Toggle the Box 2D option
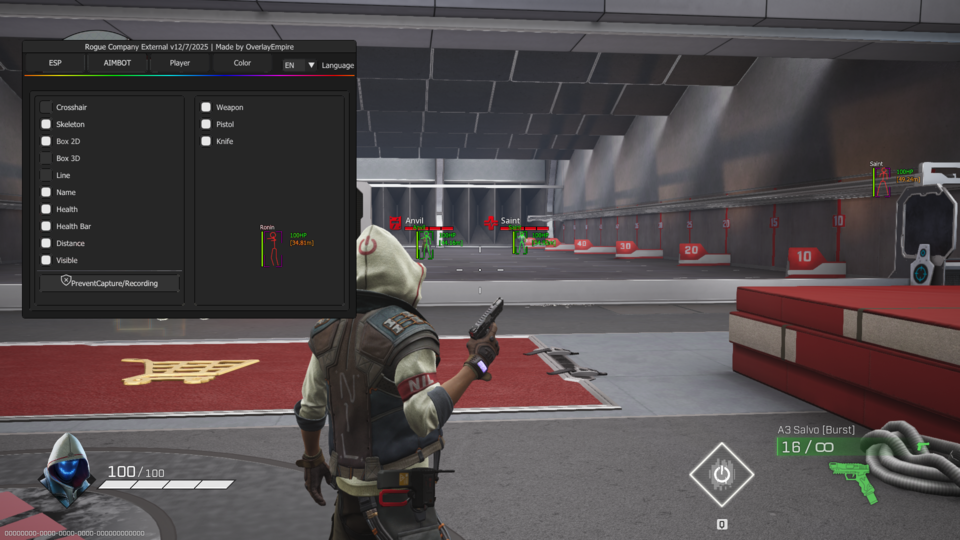 (46, 141)
